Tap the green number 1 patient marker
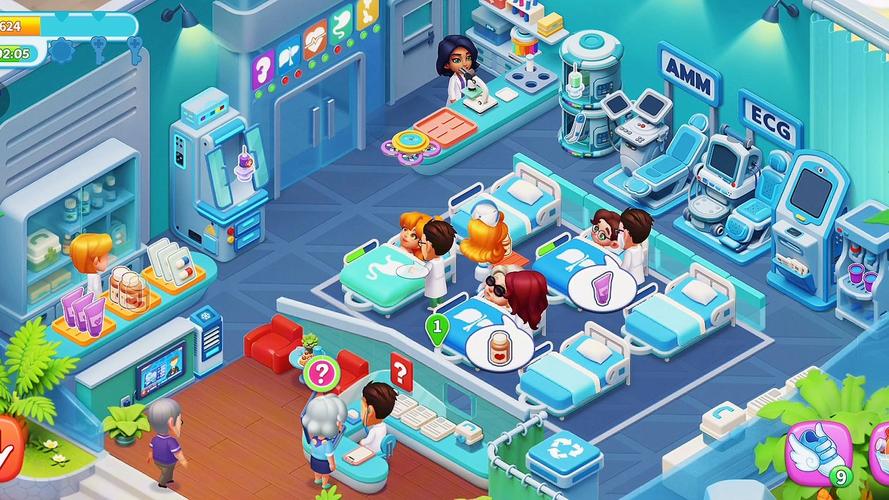The height and width of the screenshot is (500, 889). (x=437, y=327)
